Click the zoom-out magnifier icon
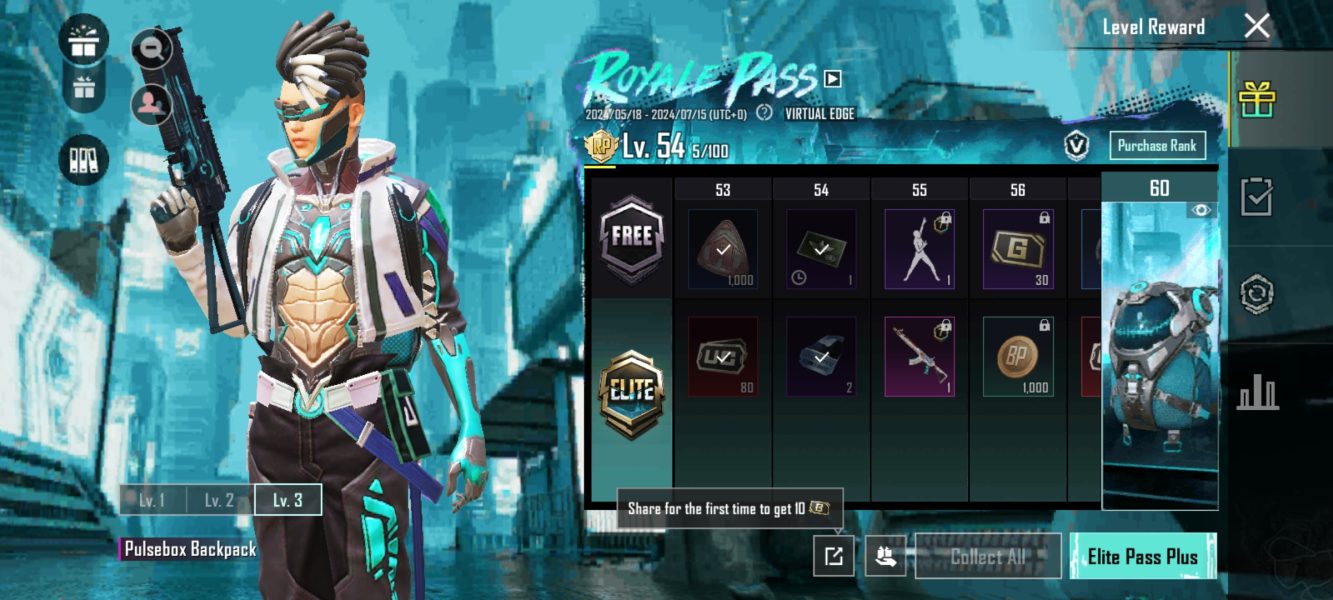Image resolution: width=1333 pixels, height=600 pixels. coord(152,46)
